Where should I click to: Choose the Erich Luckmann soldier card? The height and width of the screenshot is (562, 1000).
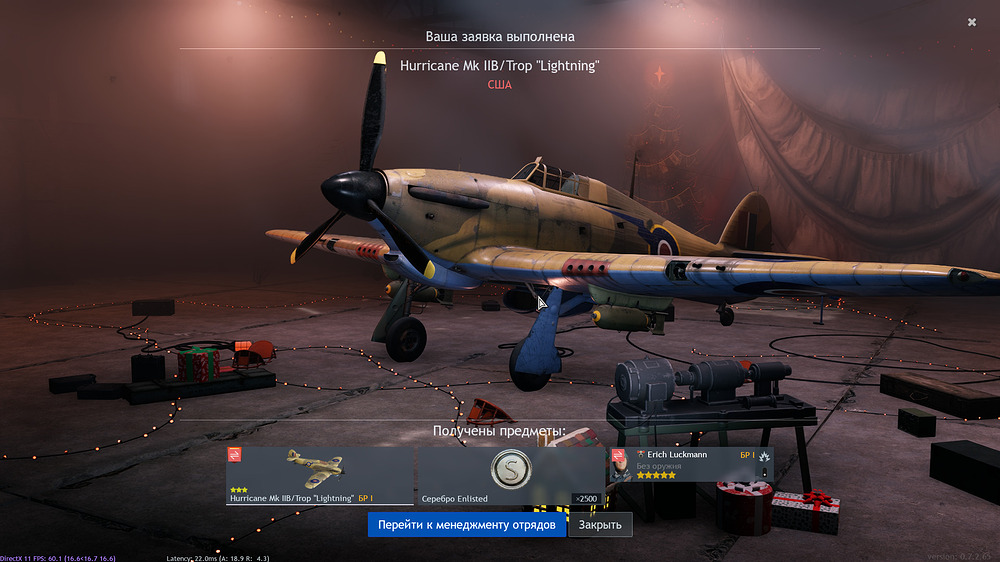[x=692, y=465]
